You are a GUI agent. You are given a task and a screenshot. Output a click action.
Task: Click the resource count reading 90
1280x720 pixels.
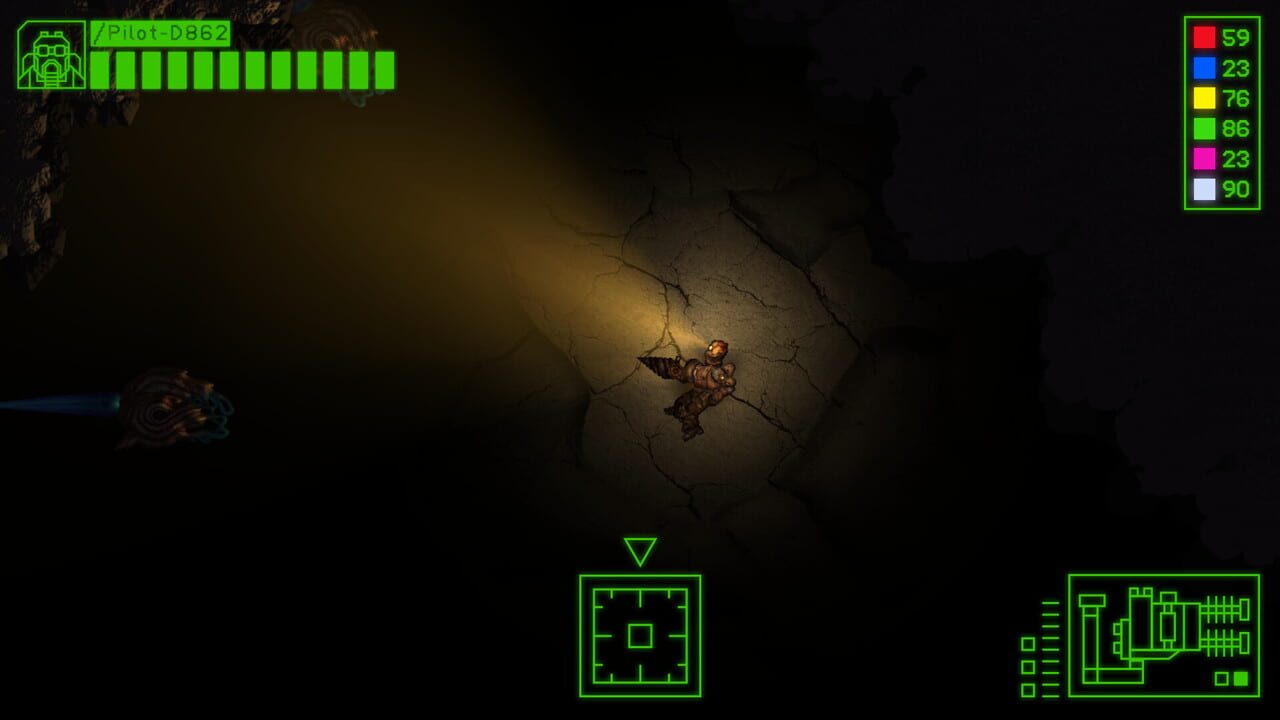pyautogui.click(x=1237, y=187)
